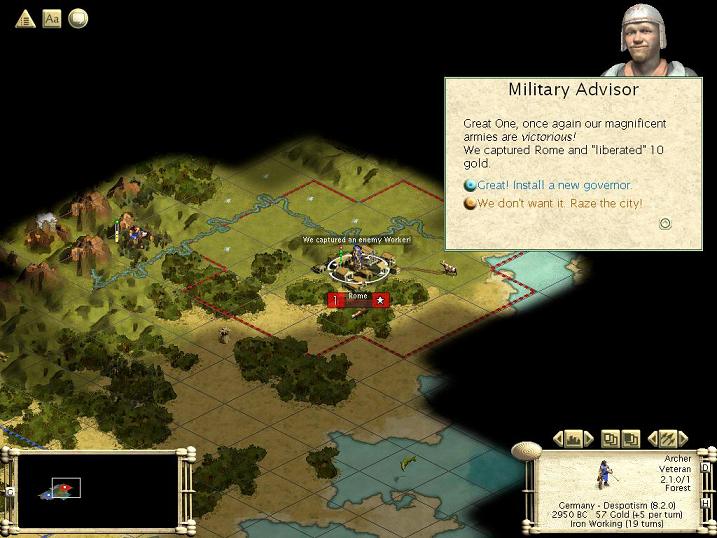Click the city skyline icon button
This screenshot has width=717, height=538.
(x=574, y=438)
